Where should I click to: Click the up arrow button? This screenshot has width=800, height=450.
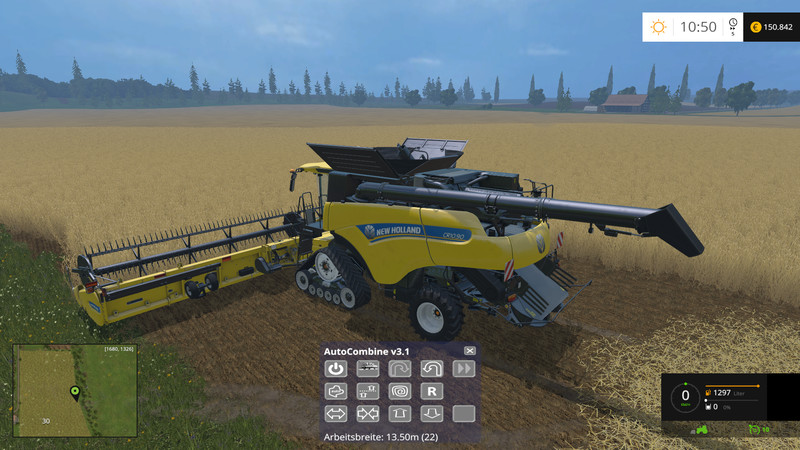[400, 413]
